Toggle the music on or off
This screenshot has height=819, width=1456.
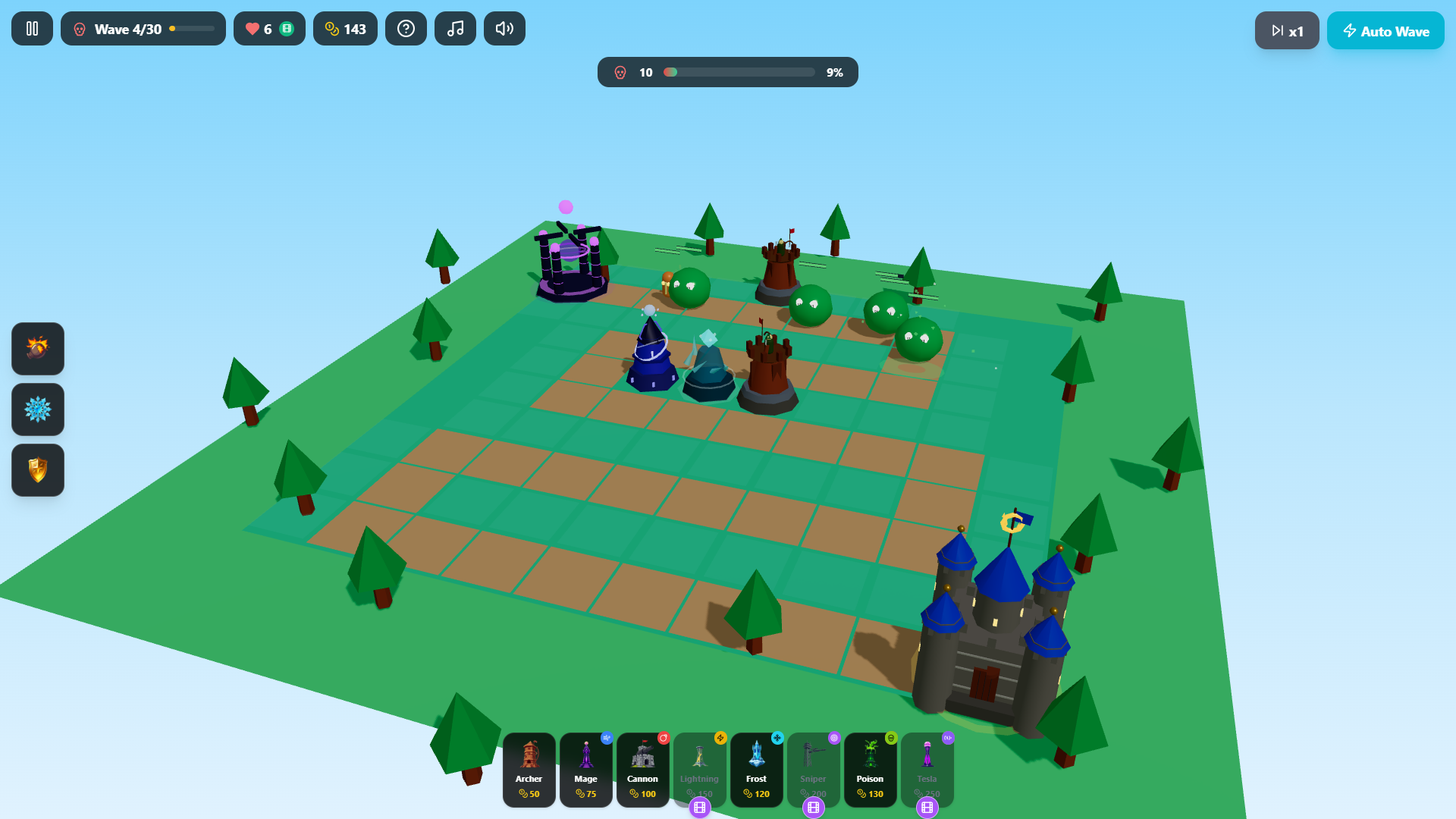point(455,28)
